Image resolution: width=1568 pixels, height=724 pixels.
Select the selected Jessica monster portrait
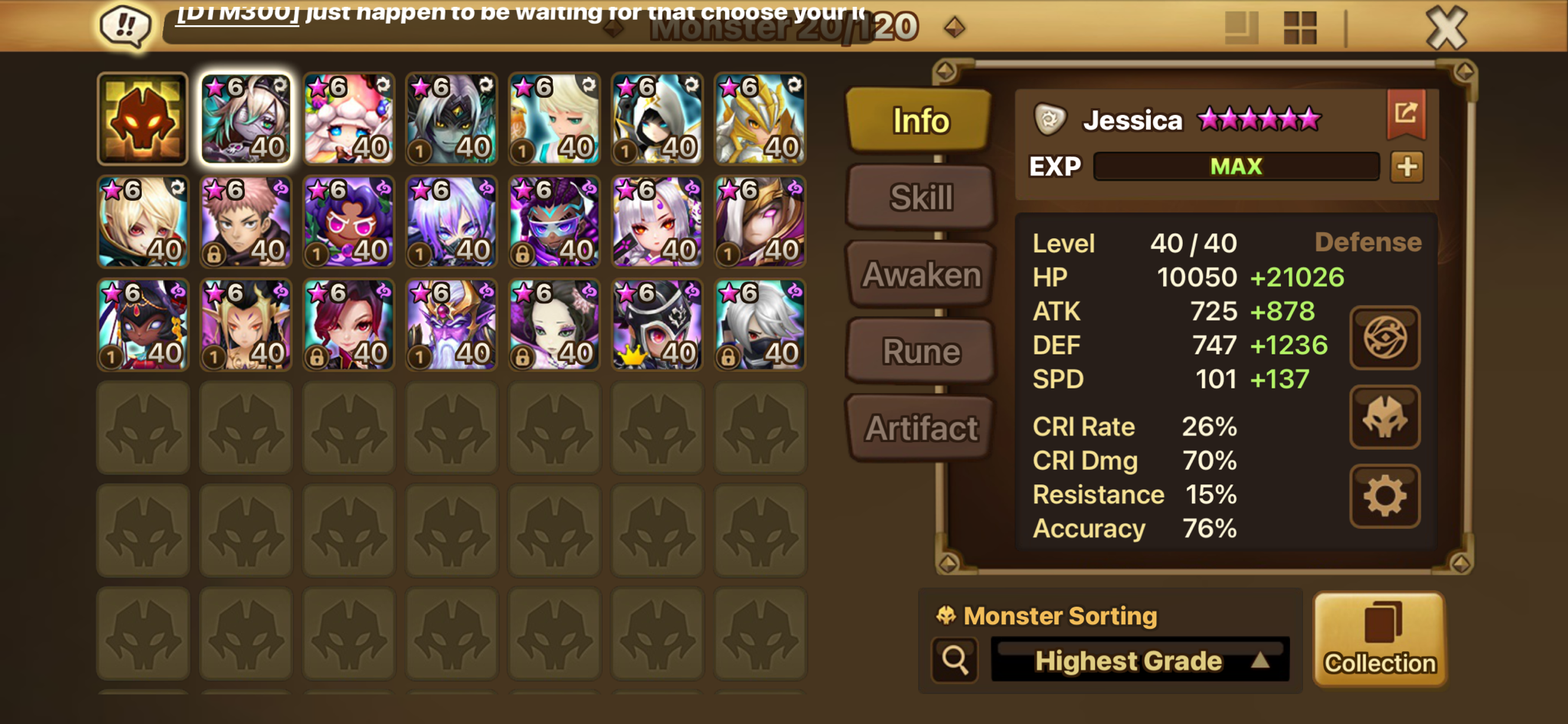pyautogui.click(x=246, y=120)
